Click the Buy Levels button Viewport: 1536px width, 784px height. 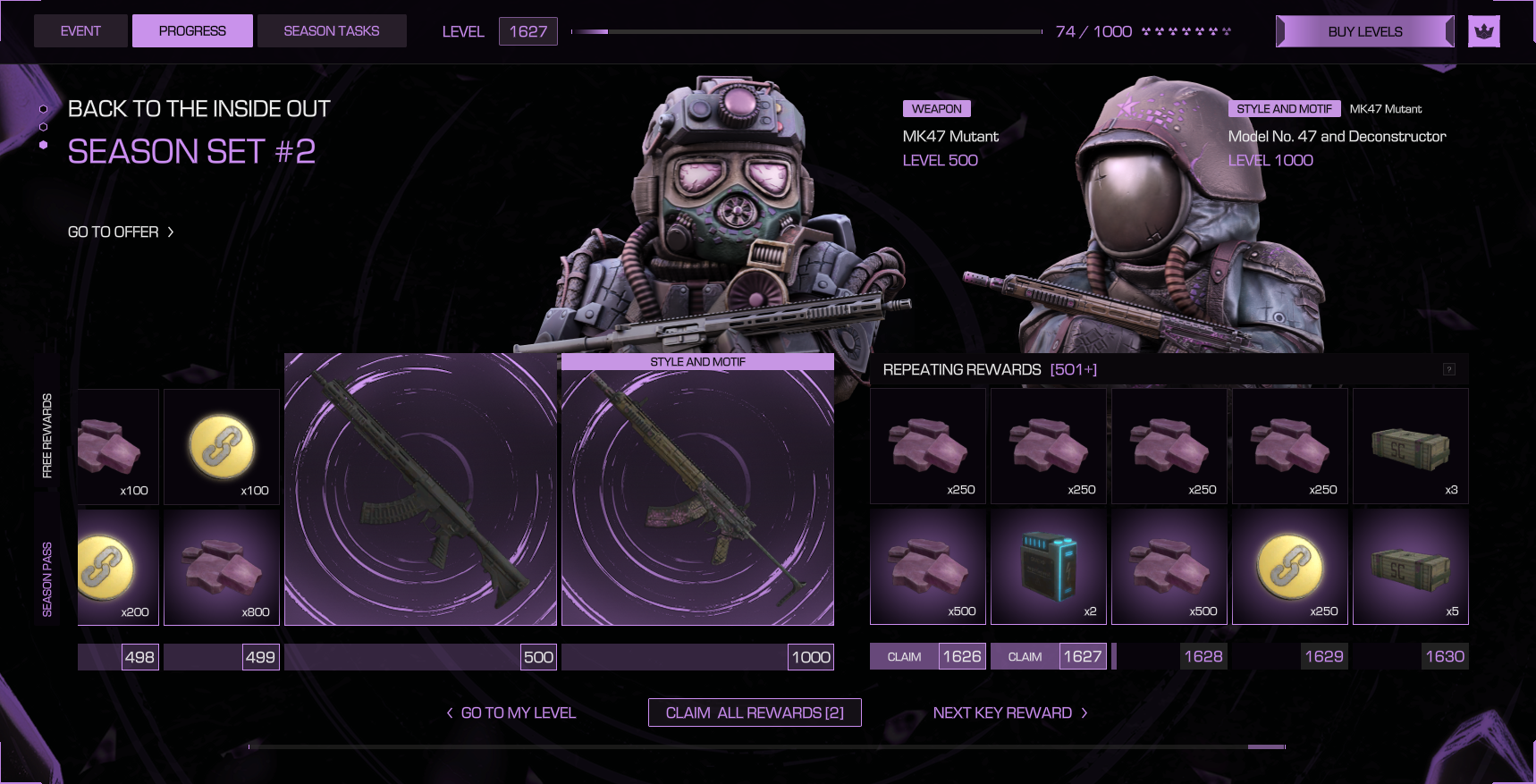1364,31
